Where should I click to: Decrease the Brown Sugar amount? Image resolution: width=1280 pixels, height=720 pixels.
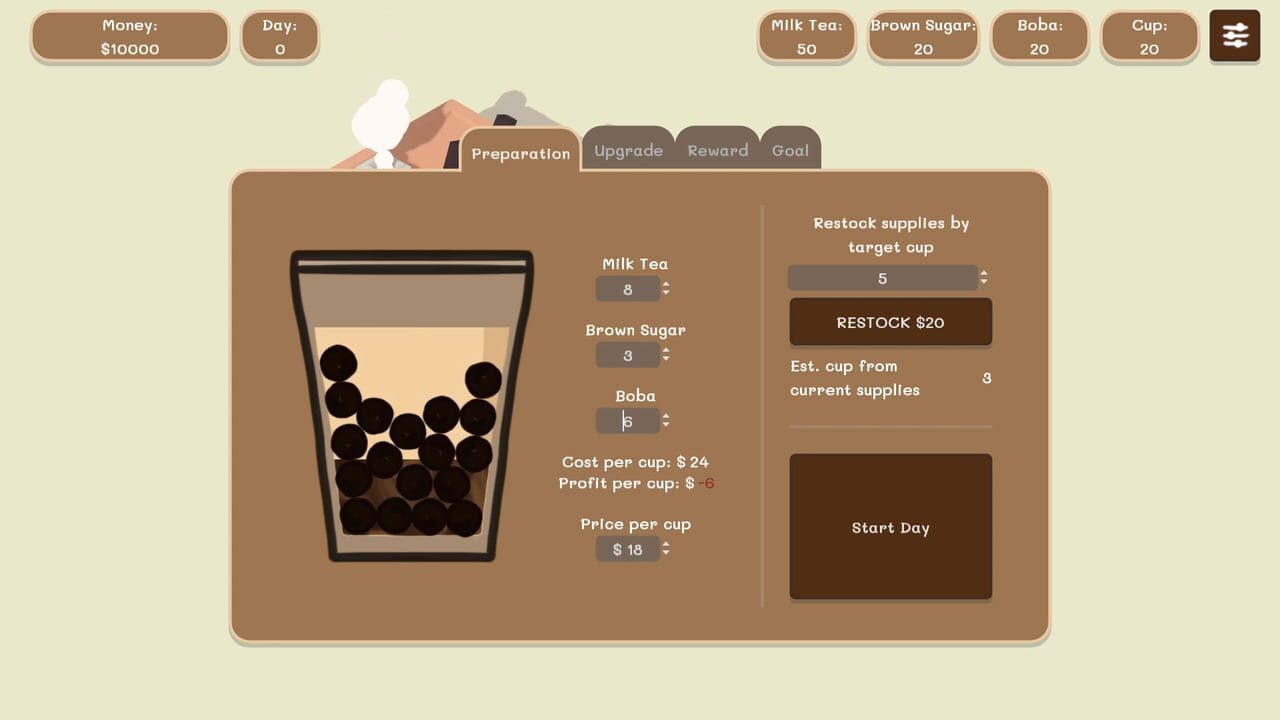(x=666, y=359)
